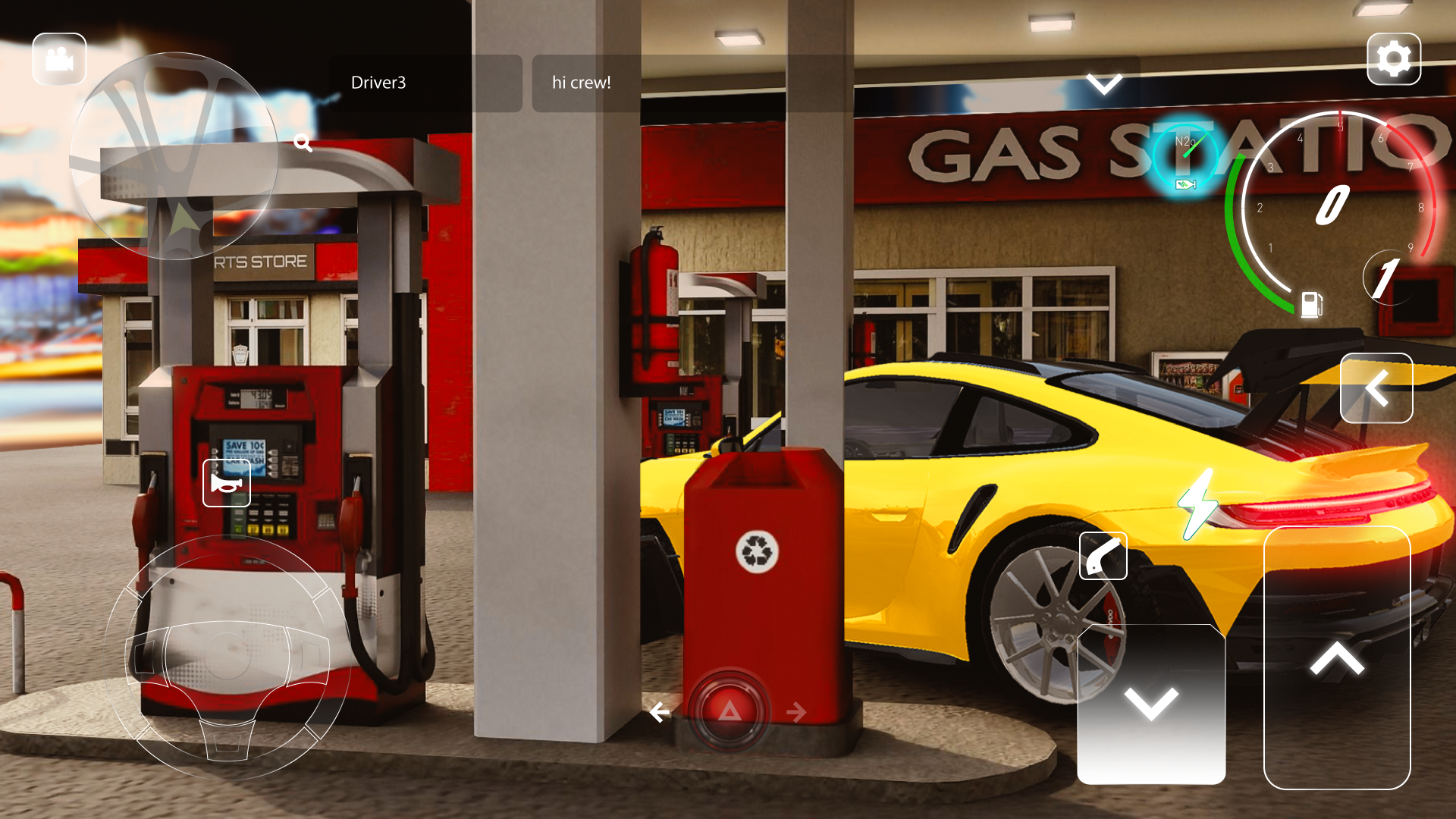Open the side panel with the left chevron
The image size is (1456, 819).
click(1376, 389)
